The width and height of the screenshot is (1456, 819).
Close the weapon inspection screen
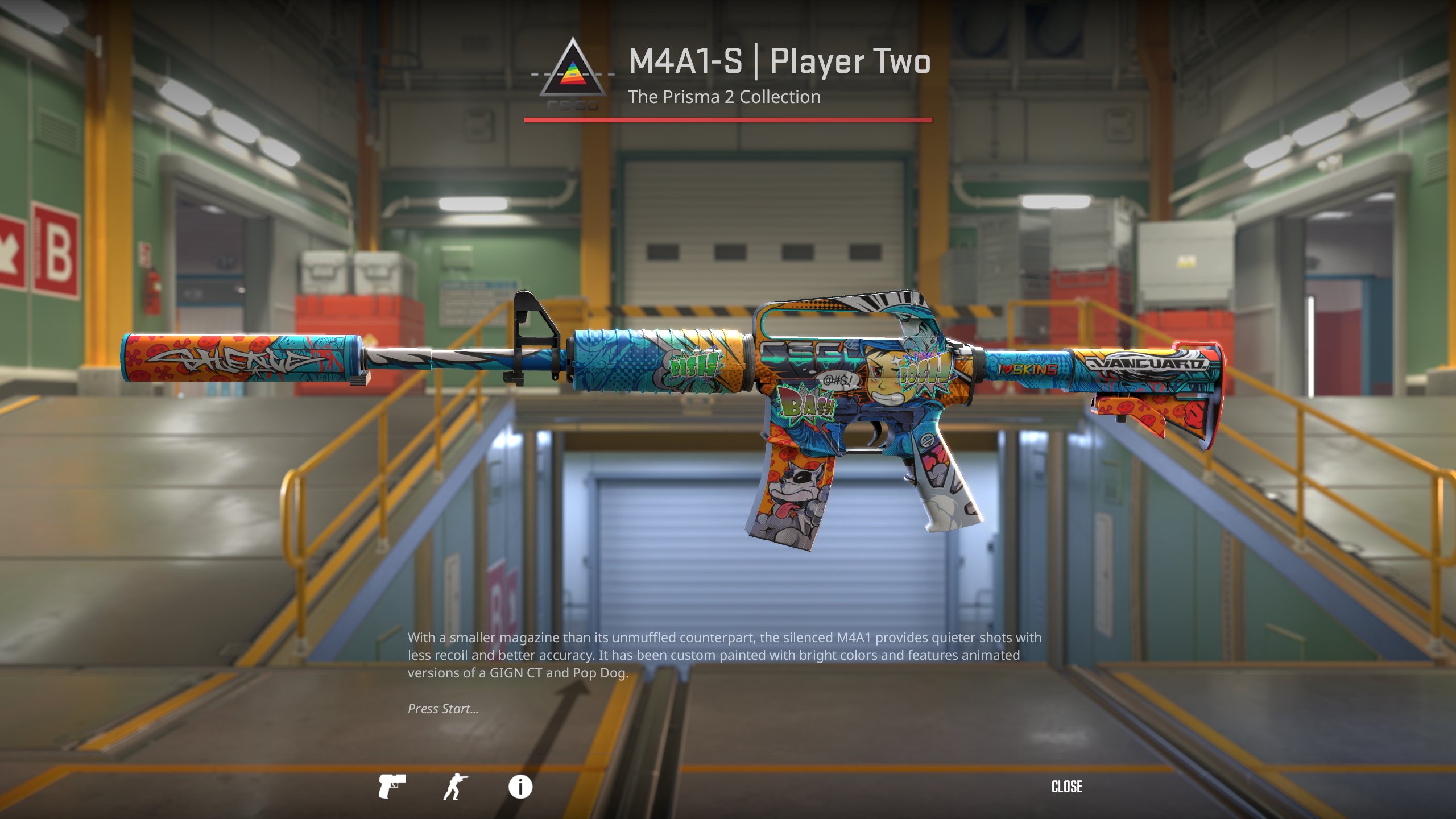click(x=1066, y=787)
